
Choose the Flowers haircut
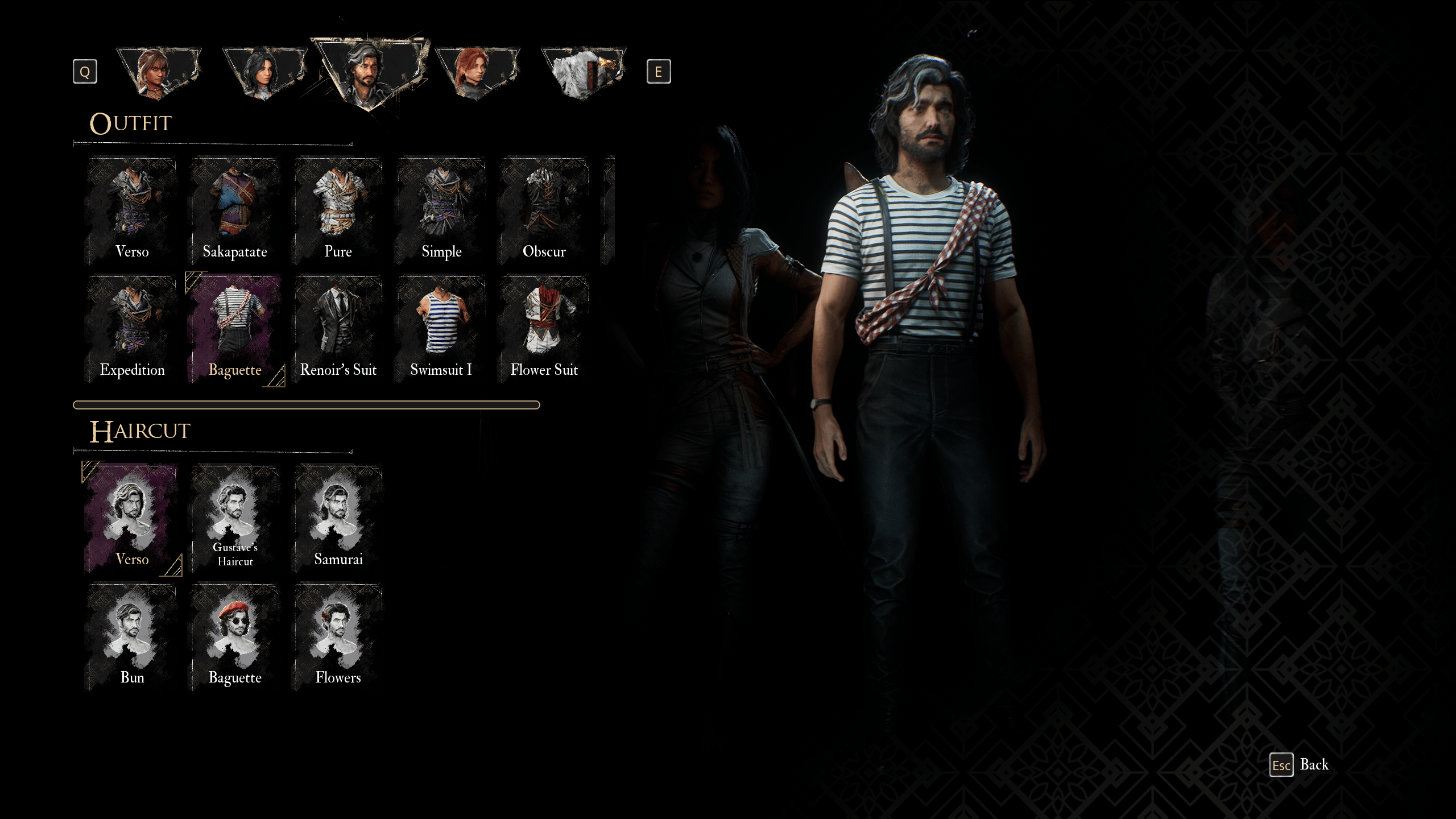coord(338,637)
